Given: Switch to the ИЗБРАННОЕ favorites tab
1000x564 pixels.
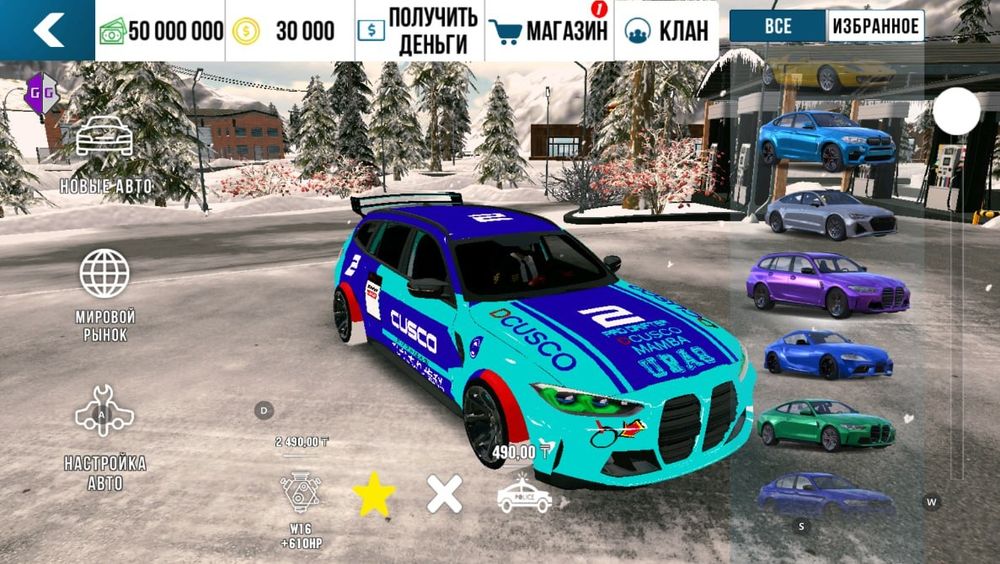Looking at the screenshot, I should 875,26.
